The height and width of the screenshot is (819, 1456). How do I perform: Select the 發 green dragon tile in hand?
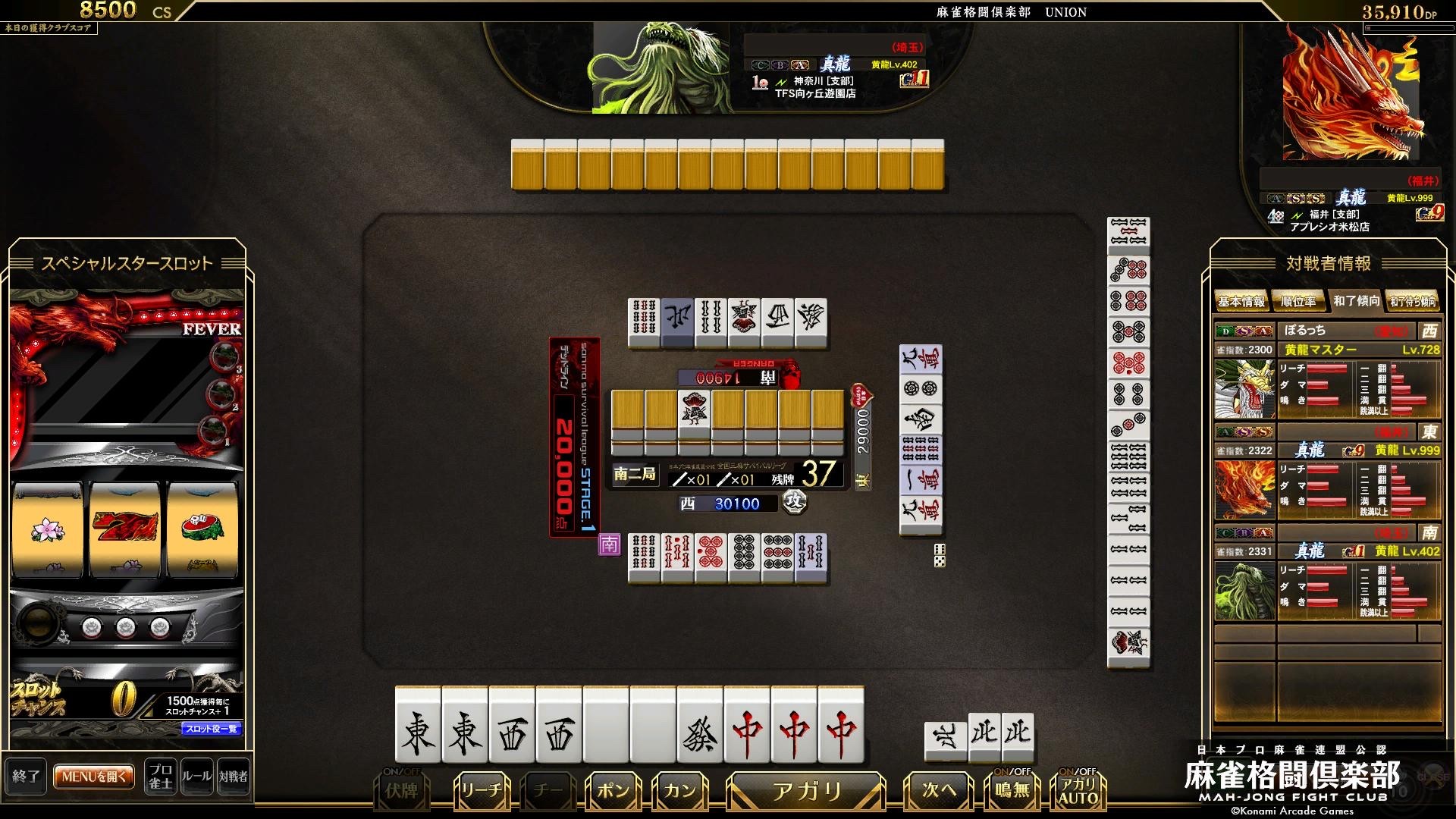pos(700,733)
